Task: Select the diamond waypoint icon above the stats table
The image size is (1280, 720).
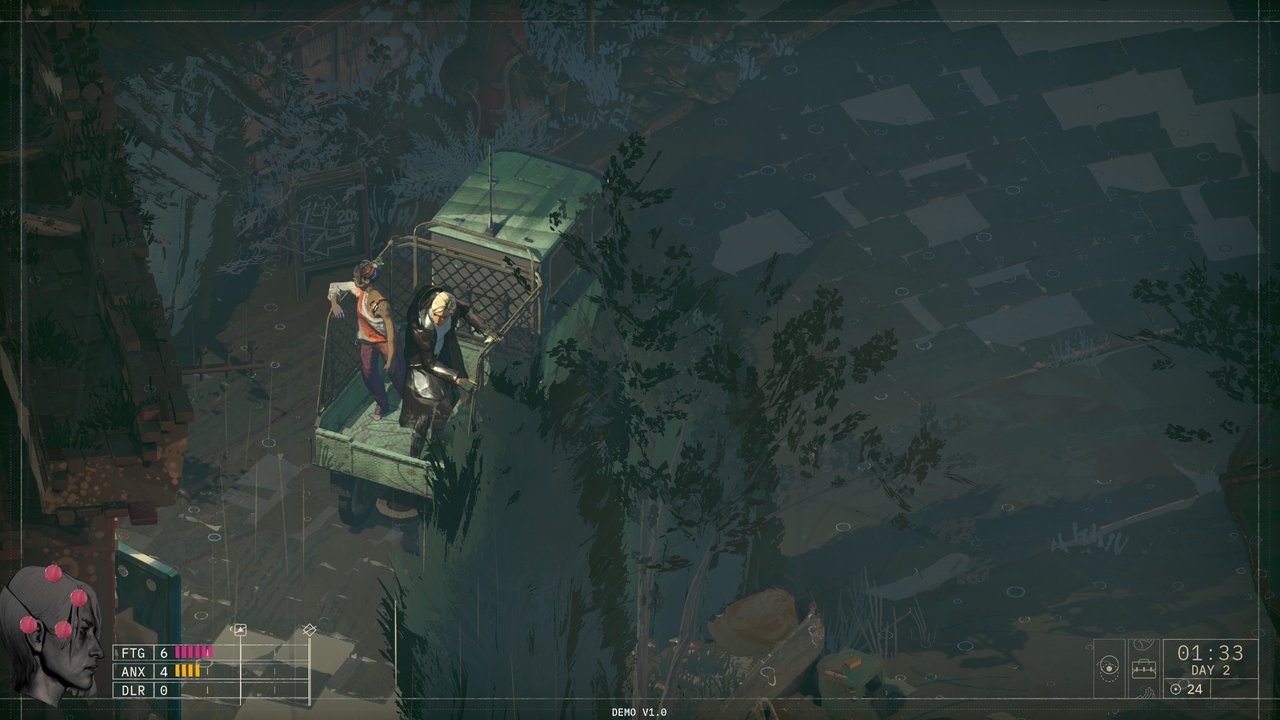Action: pyautogui.click(x=309, y=630)
